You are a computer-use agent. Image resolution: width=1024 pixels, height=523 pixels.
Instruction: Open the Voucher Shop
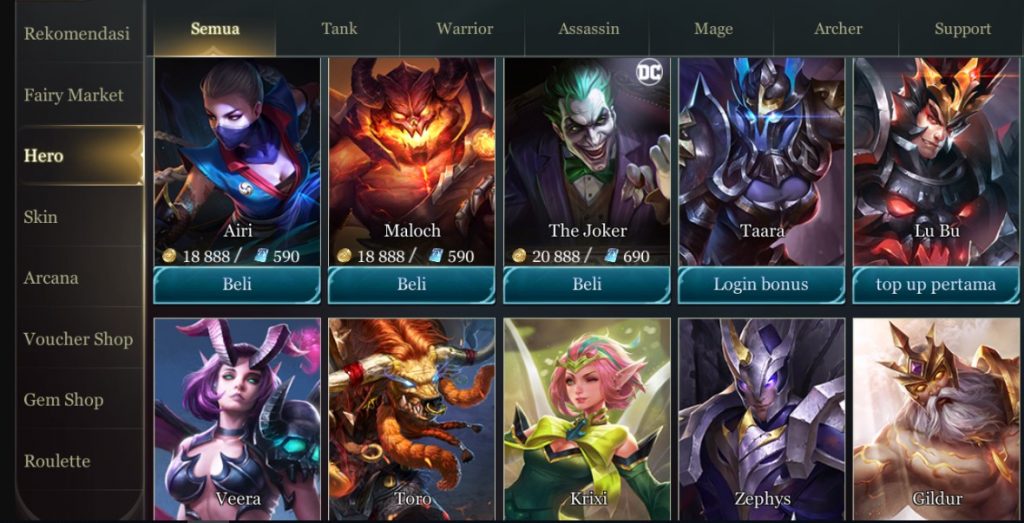tap(78, 339)
